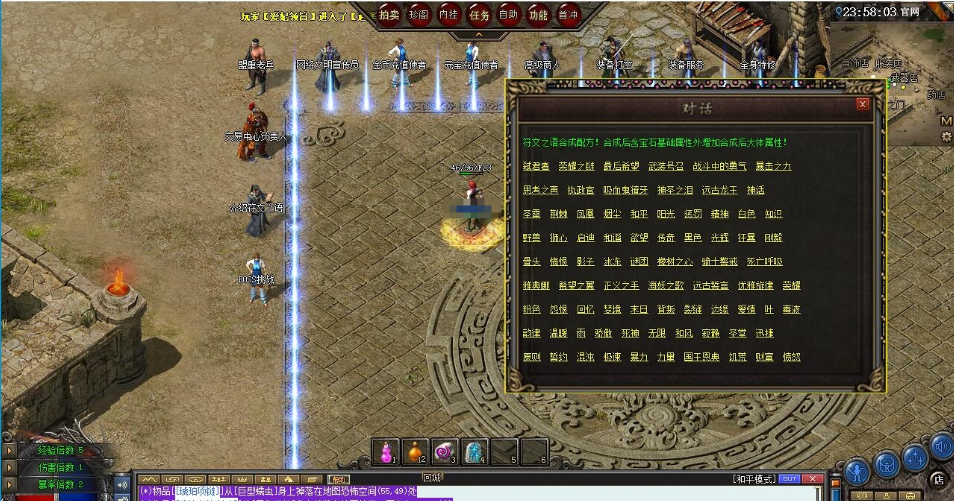Viewport: 954px width, 501px height.
Task: Open the 功能 functions menu
Action: 538,15
